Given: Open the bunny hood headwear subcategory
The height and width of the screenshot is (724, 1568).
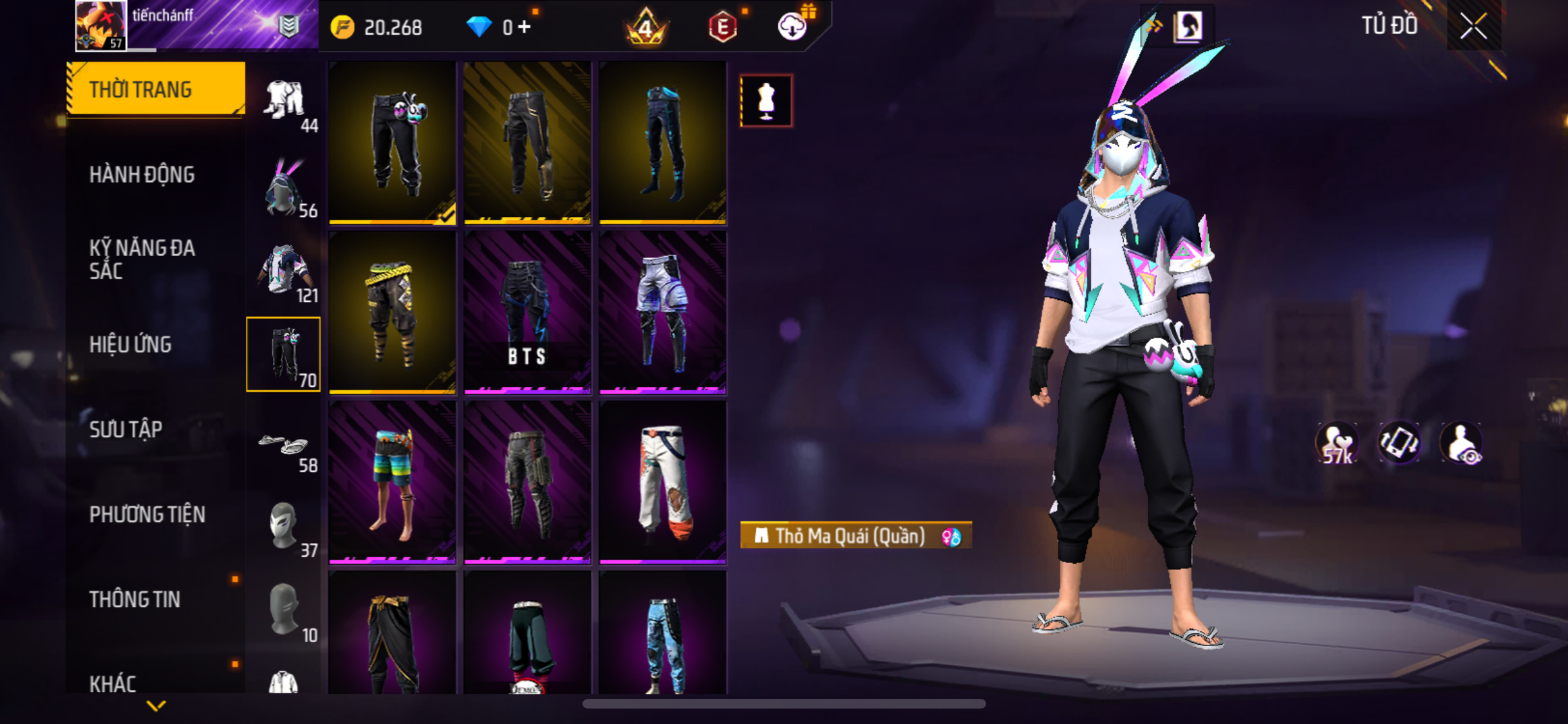Looking at the screenshot, I should [x=284, y=188].
